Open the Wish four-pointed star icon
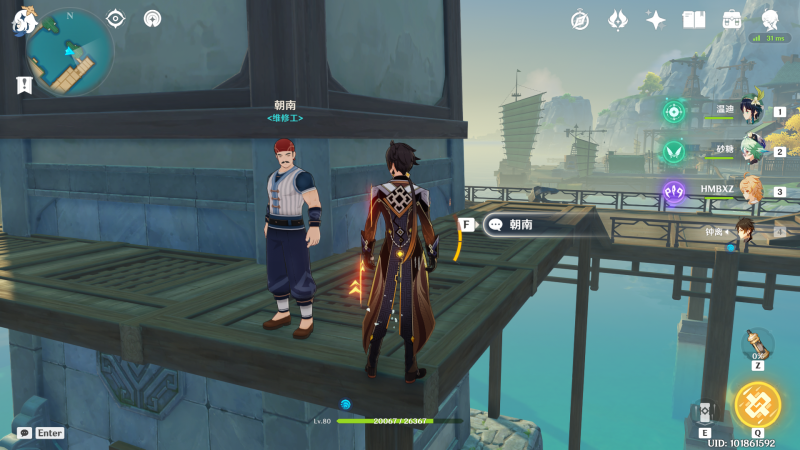This screenshot has width=800, height=450. [x=656, y=20]
